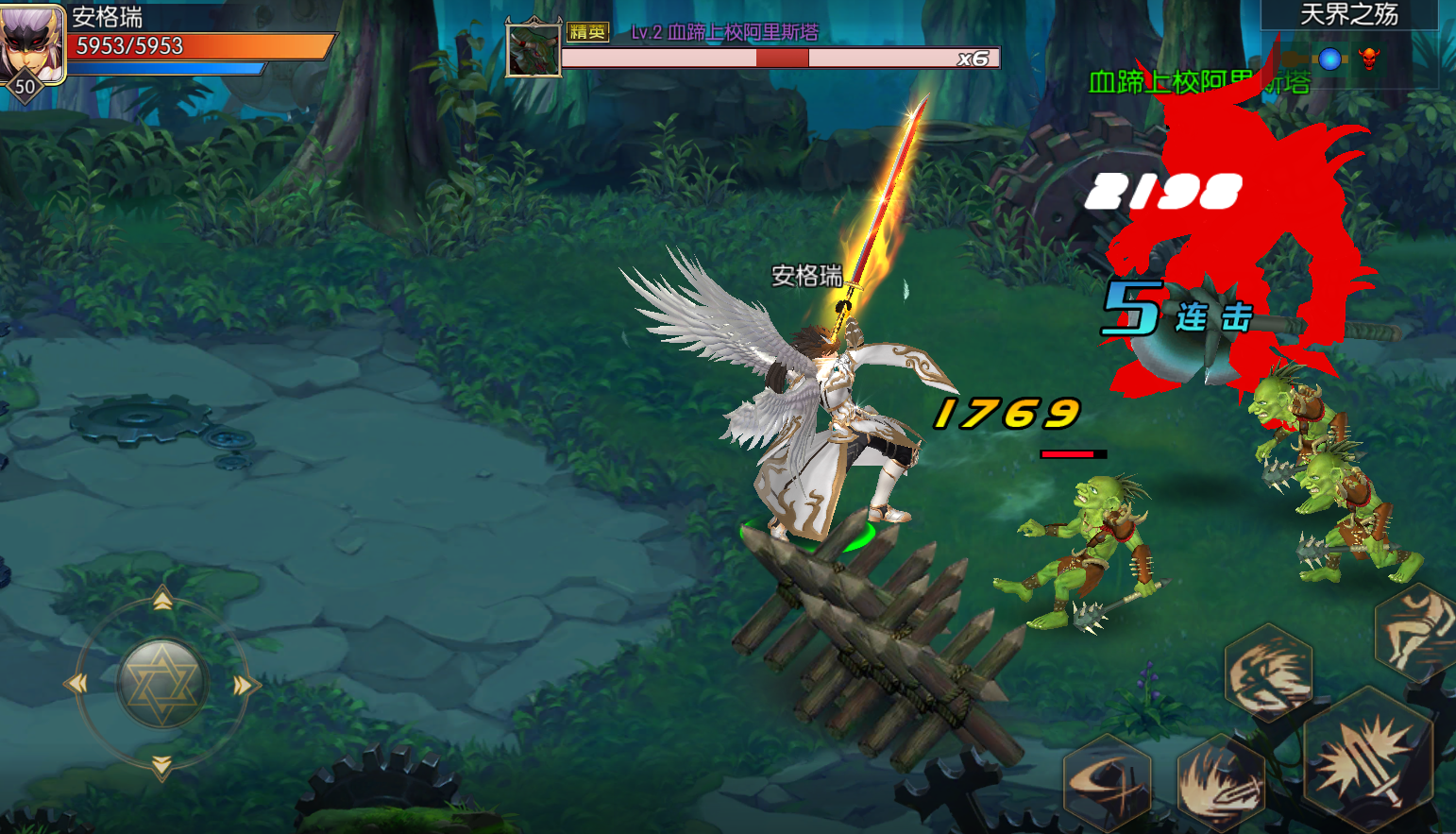Image resolution: width=1456 pixels, height=834 pixels.
Task: Tap the basic sword attack button
Action: 1368,762
